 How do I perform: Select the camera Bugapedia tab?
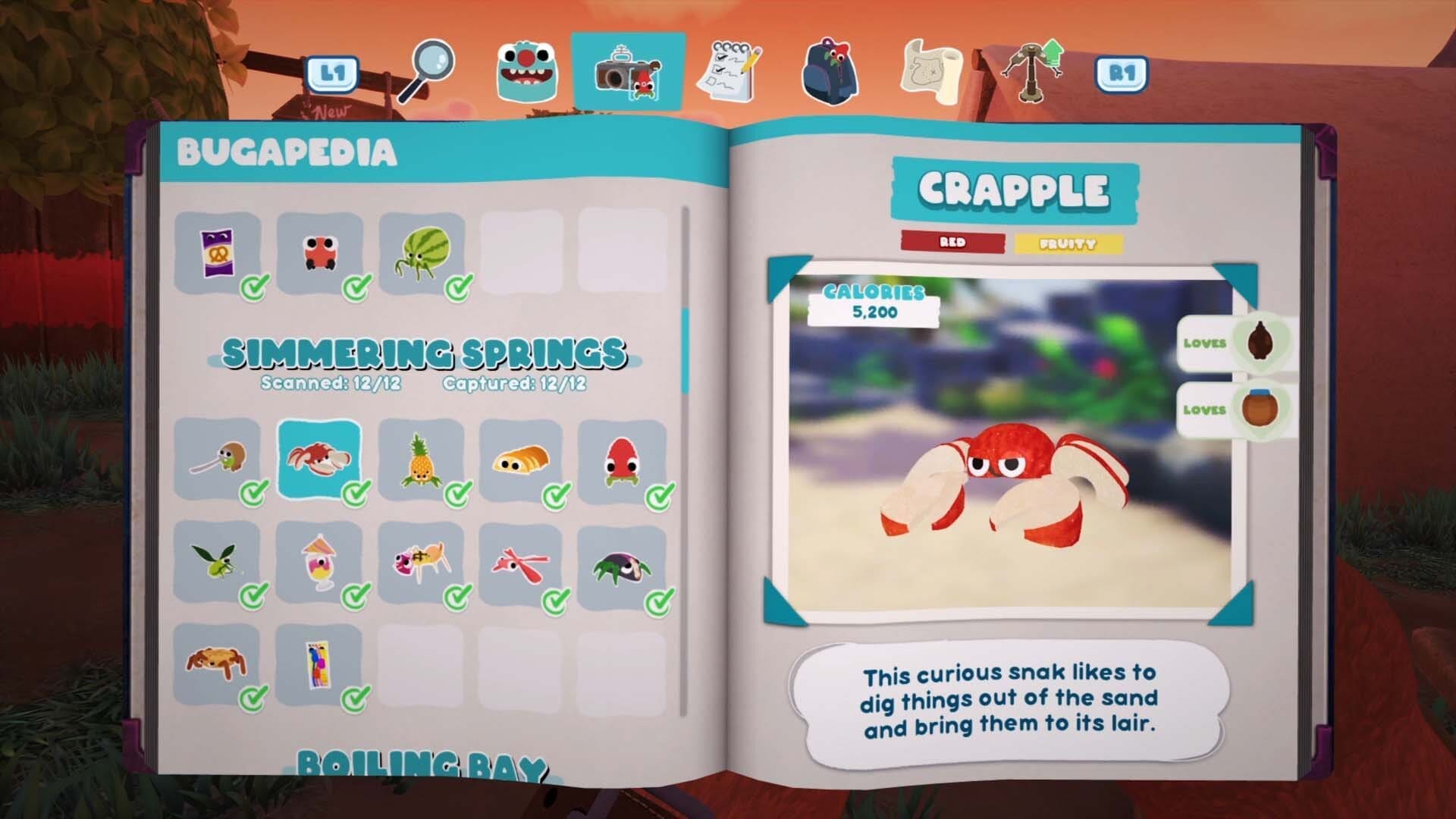(628, 72)
